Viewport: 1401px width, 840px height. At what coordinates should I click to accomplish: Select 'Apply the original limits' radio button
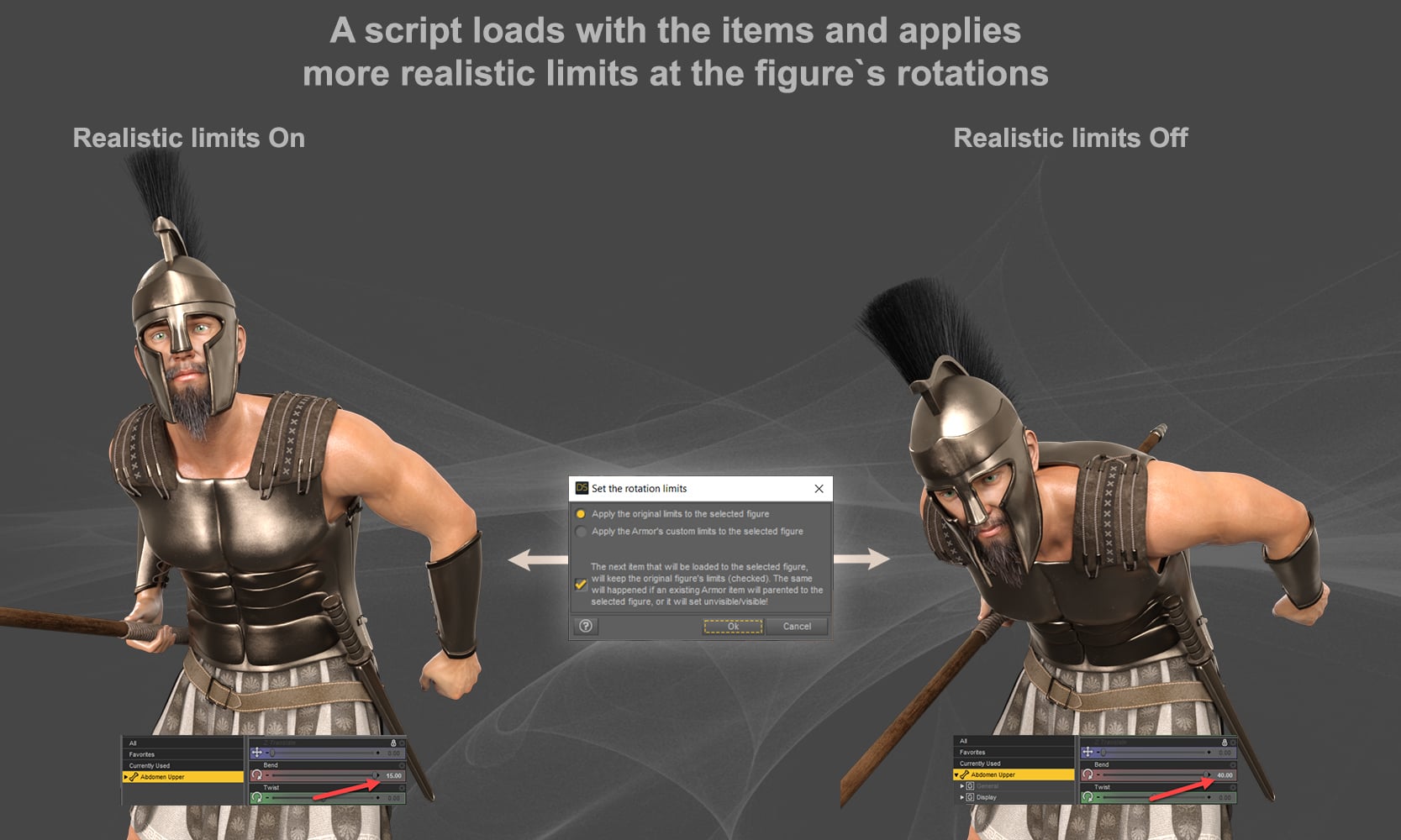tap(581, 514)
